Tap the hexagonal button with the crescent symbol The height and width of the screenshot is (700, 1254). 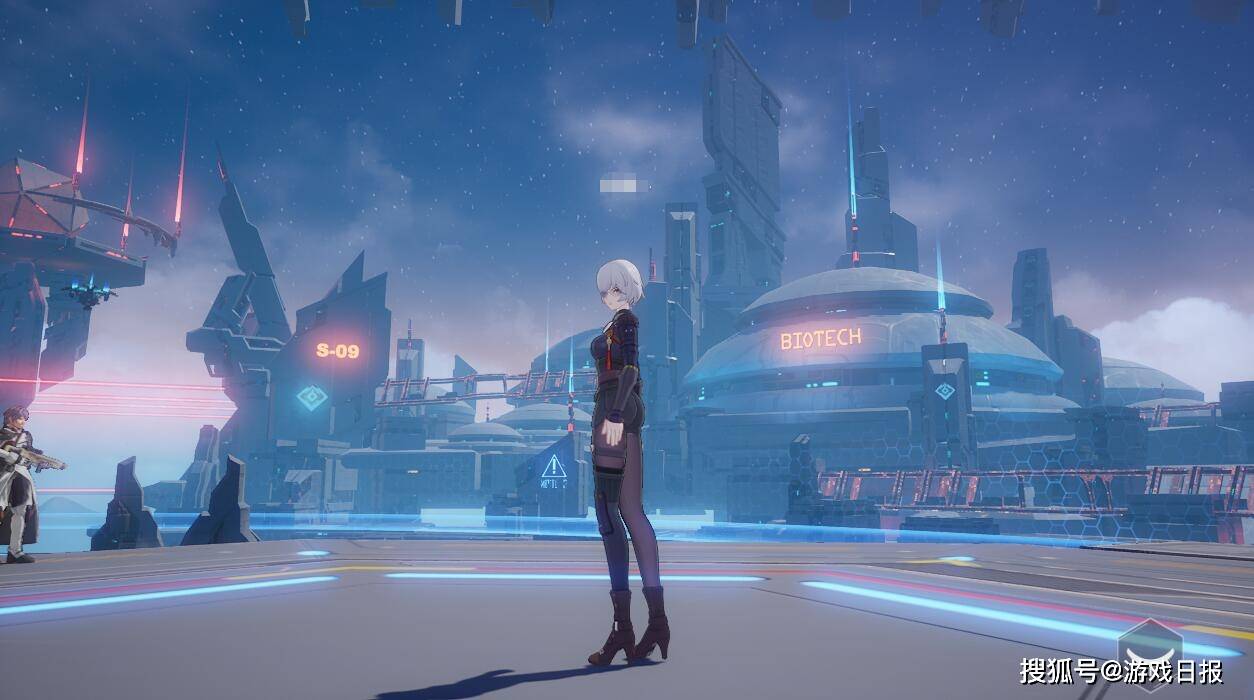pyautogui.click(x=1149, y=653)
